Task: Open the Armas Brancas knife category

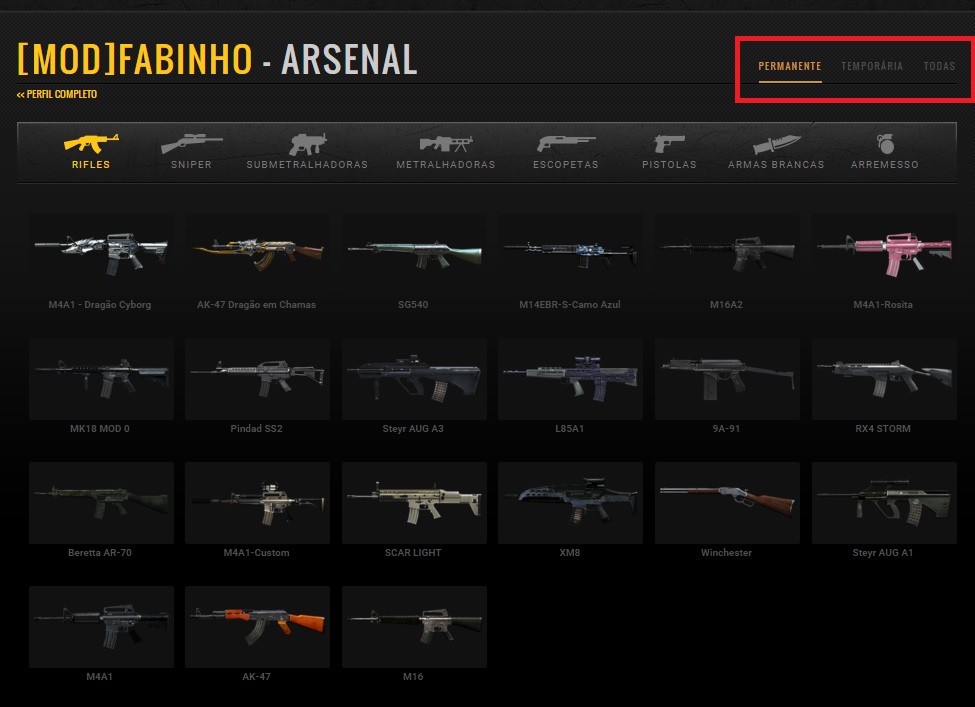Action: pos(776,152)
